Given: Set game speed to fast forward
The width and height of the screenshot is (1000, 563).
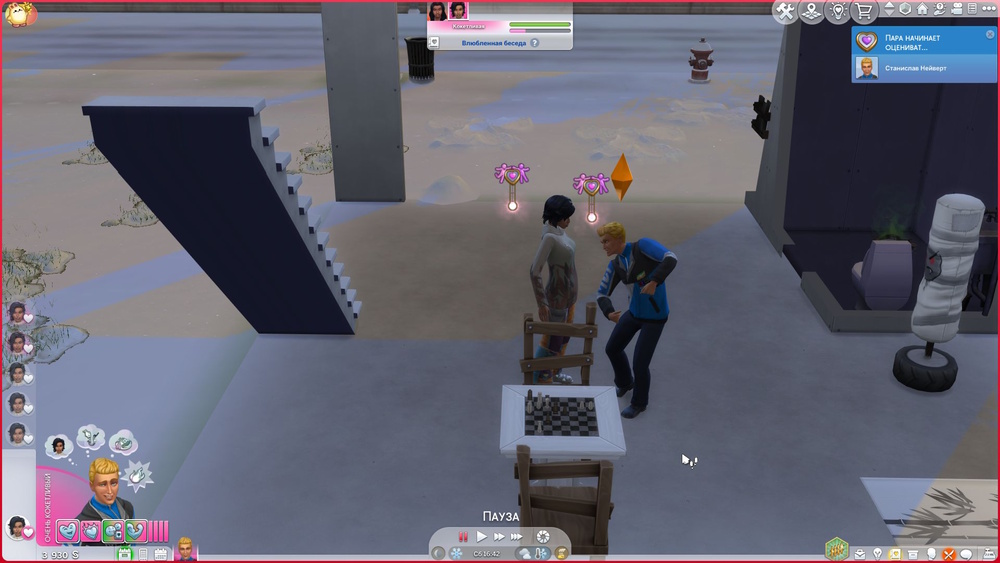Looking at the screenshot, I should pyautogui.click(x=499, y=537).
